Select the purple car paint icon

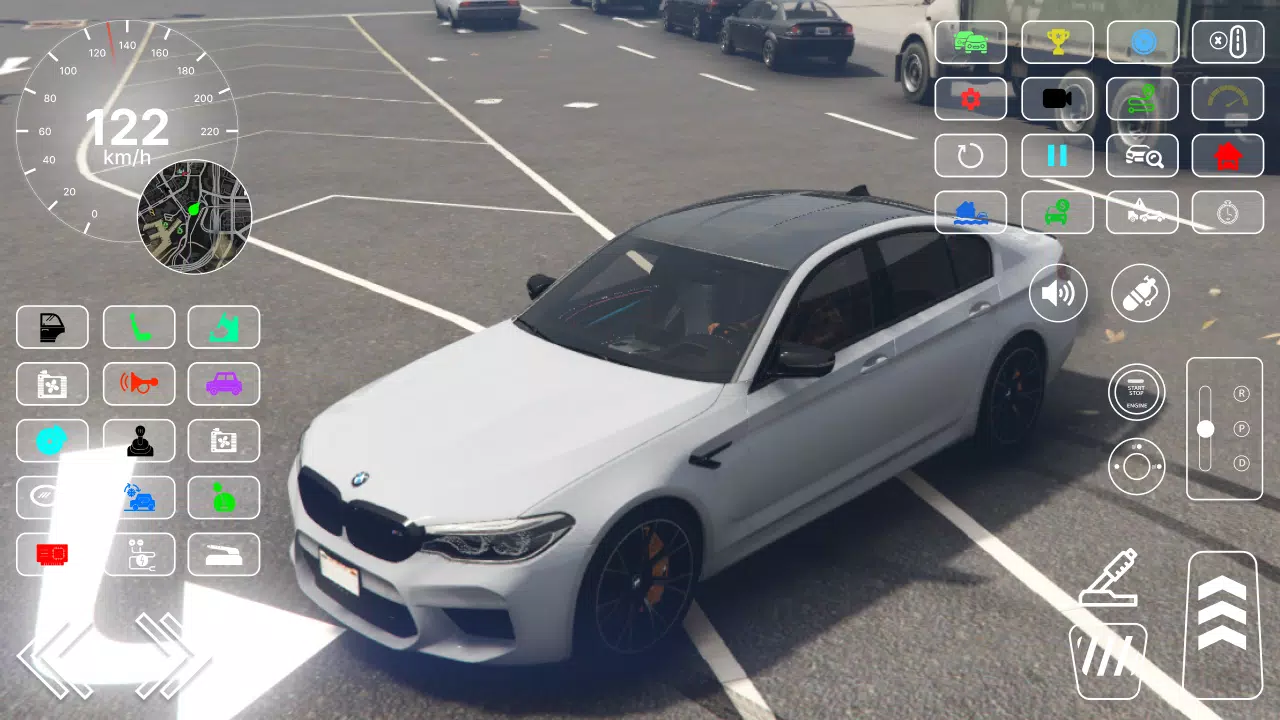223,384
